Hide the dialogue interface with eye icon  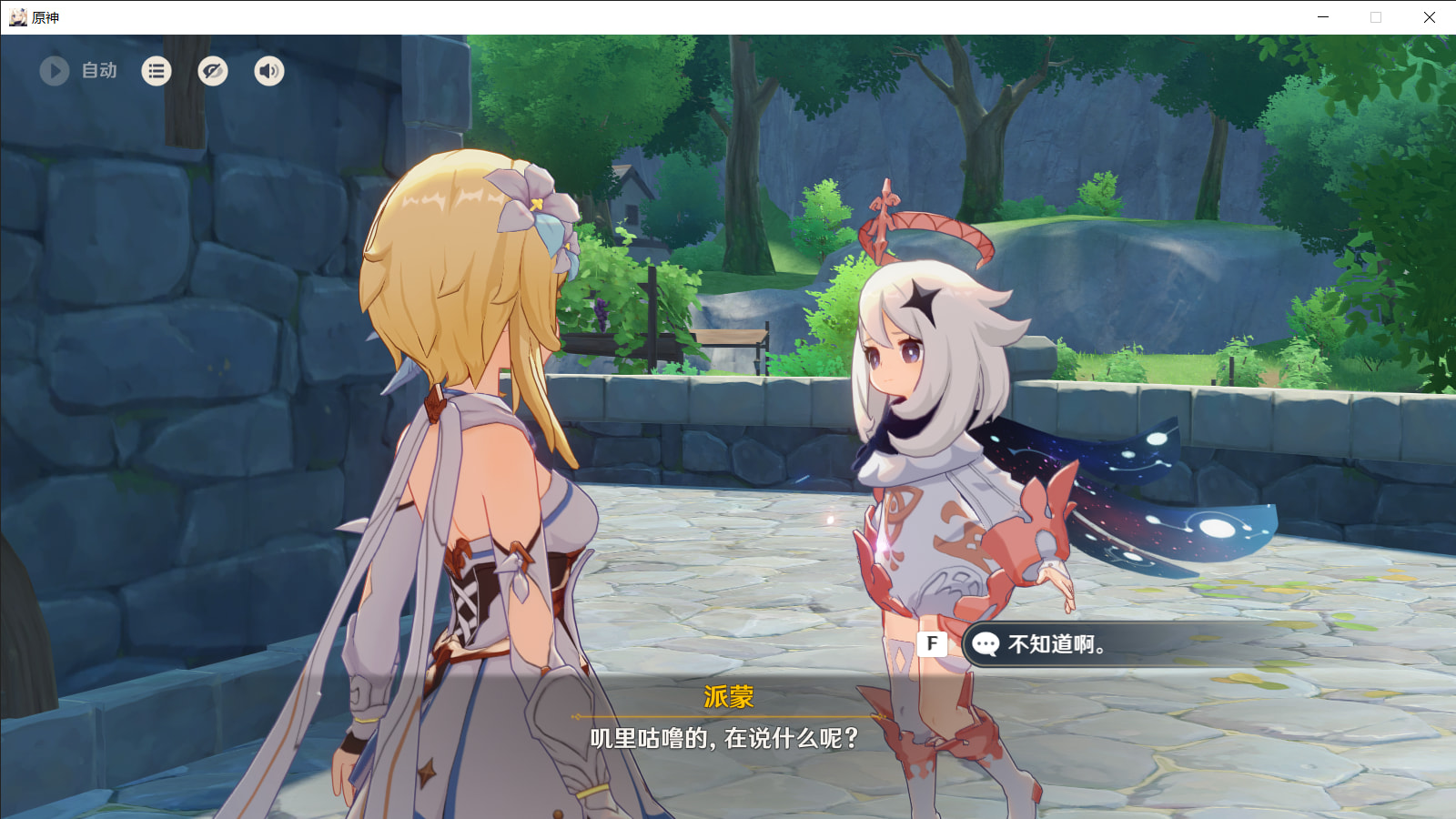pyautogui.click(x=213, y=71)
